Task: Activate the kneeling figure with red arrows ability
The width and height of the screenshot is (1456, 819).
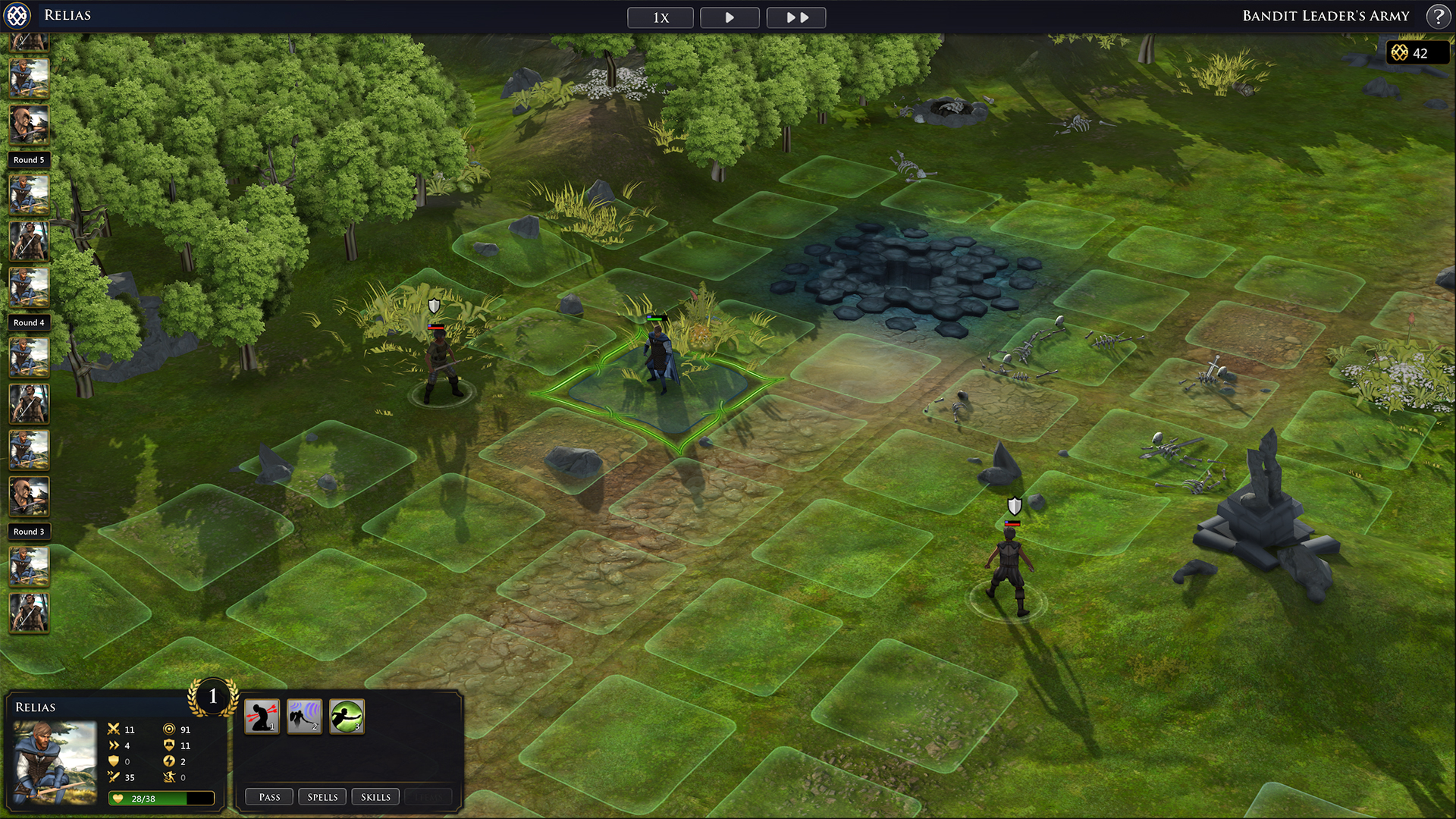Action: [262, 717]
